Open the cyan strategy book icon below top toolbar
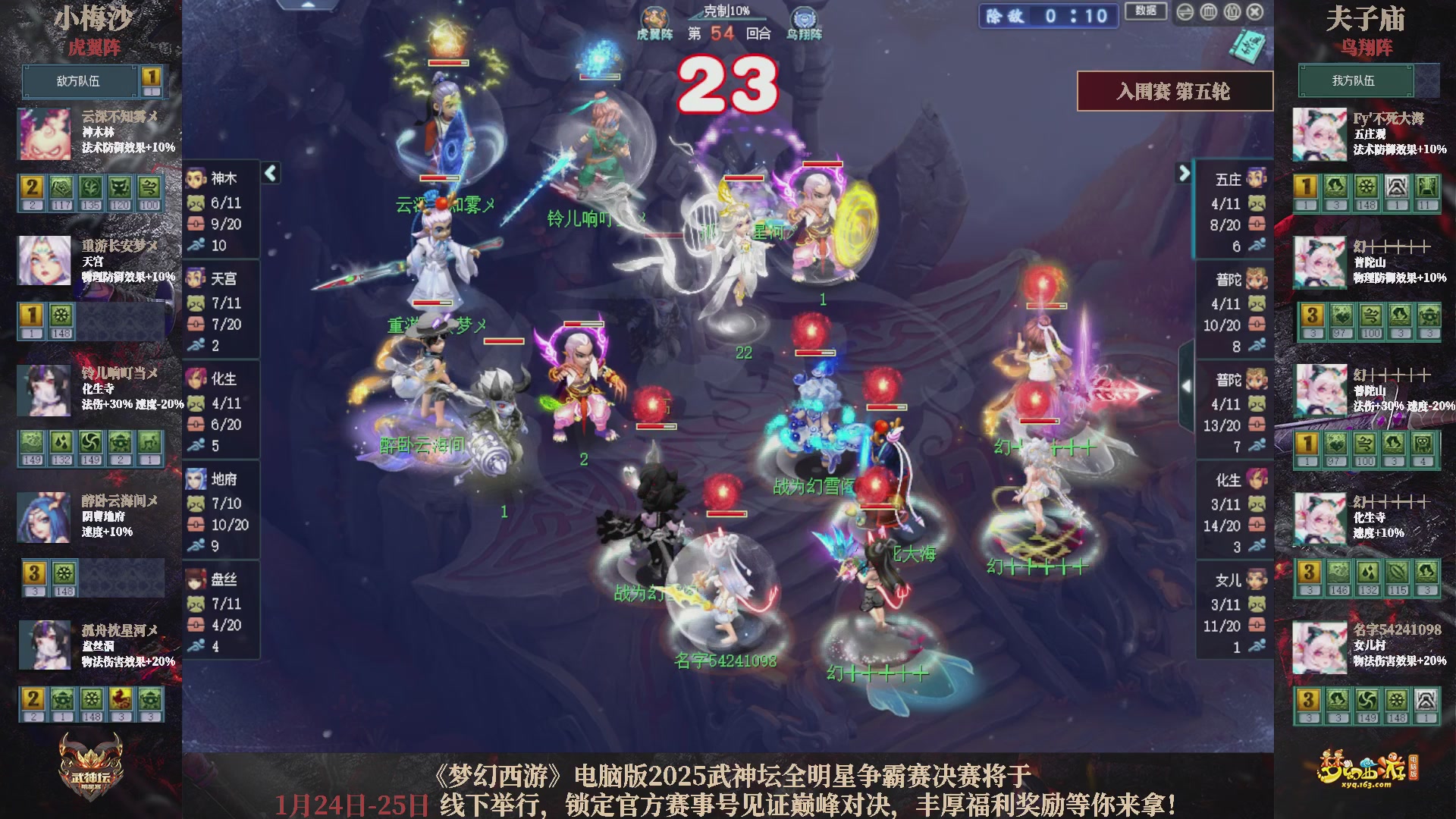 pos(1248,45)
